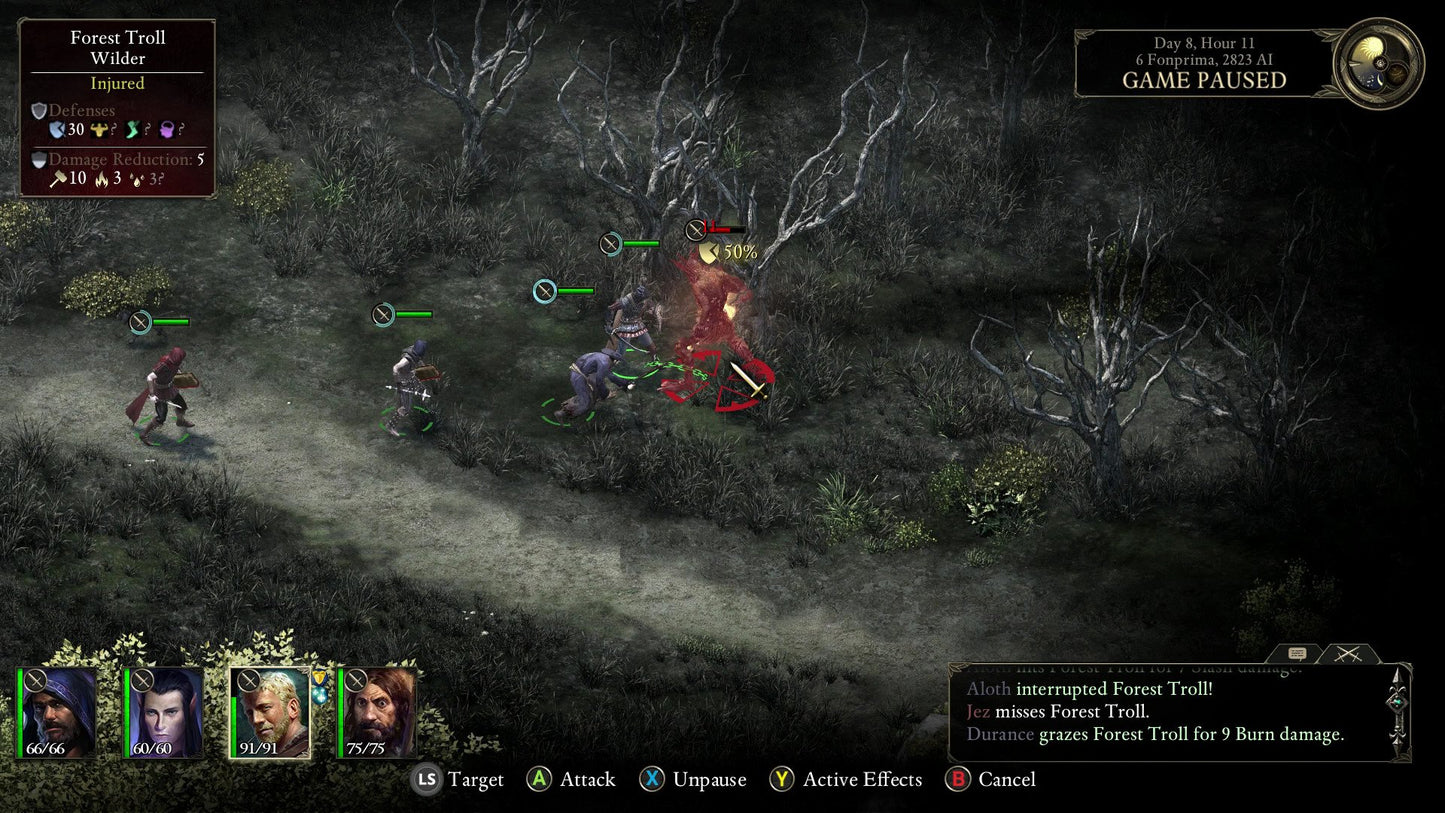Select the wild-eyed brown-haired portrait with 75/75

coord(377,713)
